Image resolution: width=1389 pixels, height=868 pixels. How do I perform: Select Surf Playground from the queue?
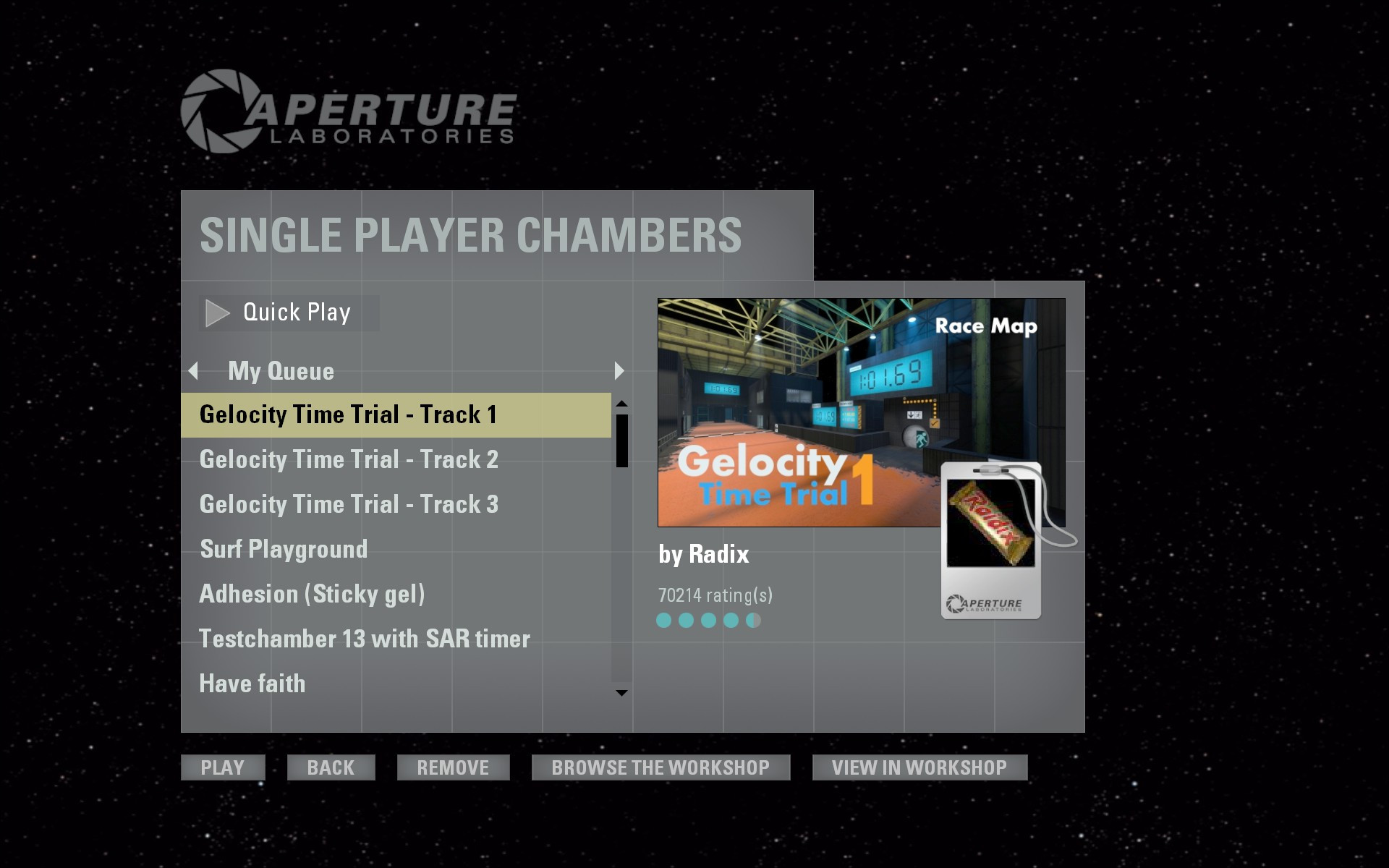(284, 549)
